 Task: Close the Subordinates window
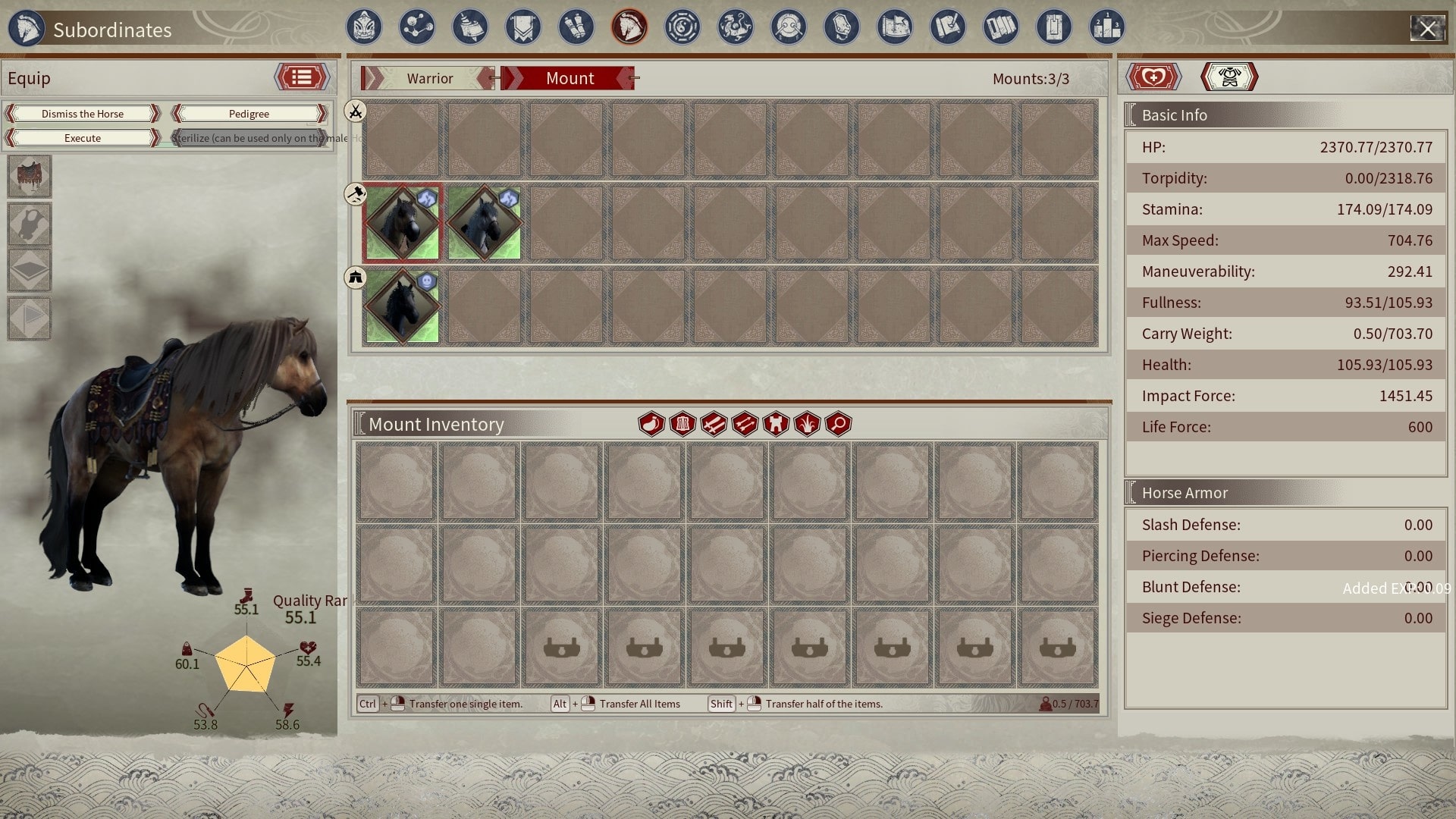pyautogui.click(x=1427, y=29)
